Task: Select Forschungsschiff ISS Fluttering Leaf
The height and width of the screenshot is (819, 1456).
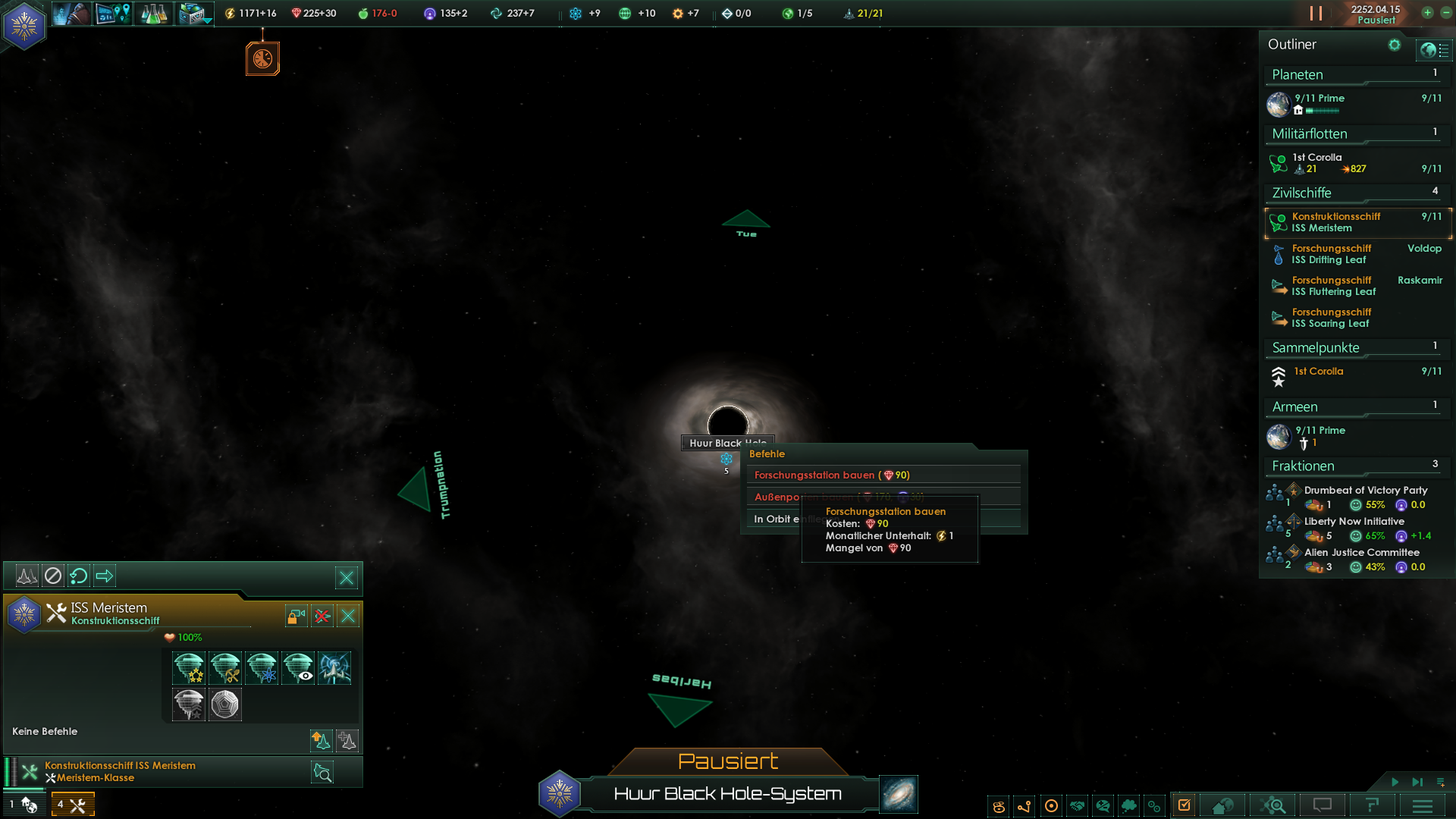Action: pyautogui.click(x=1333, y=286)
